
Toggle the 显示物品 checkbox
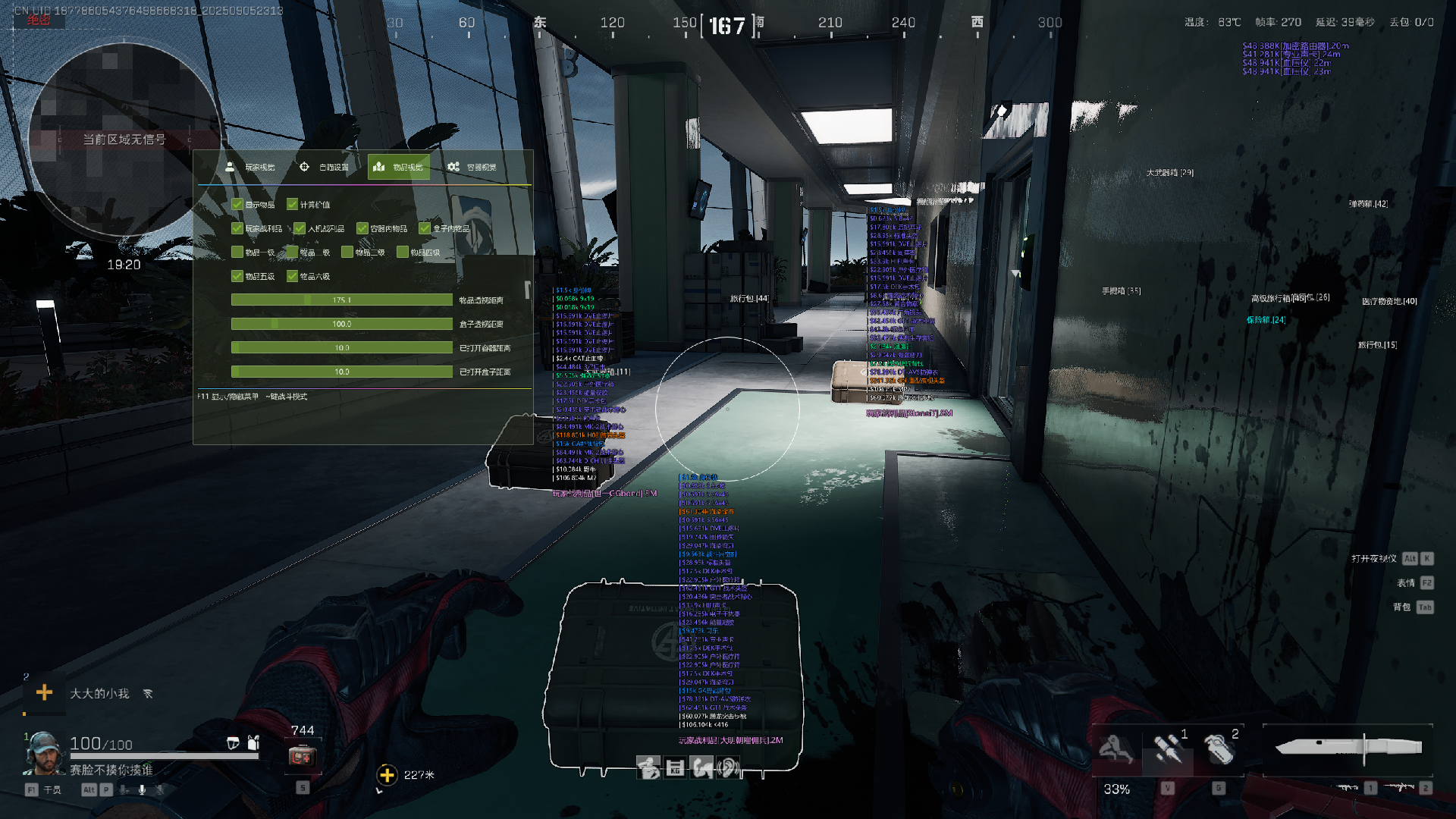pos(237,205)
